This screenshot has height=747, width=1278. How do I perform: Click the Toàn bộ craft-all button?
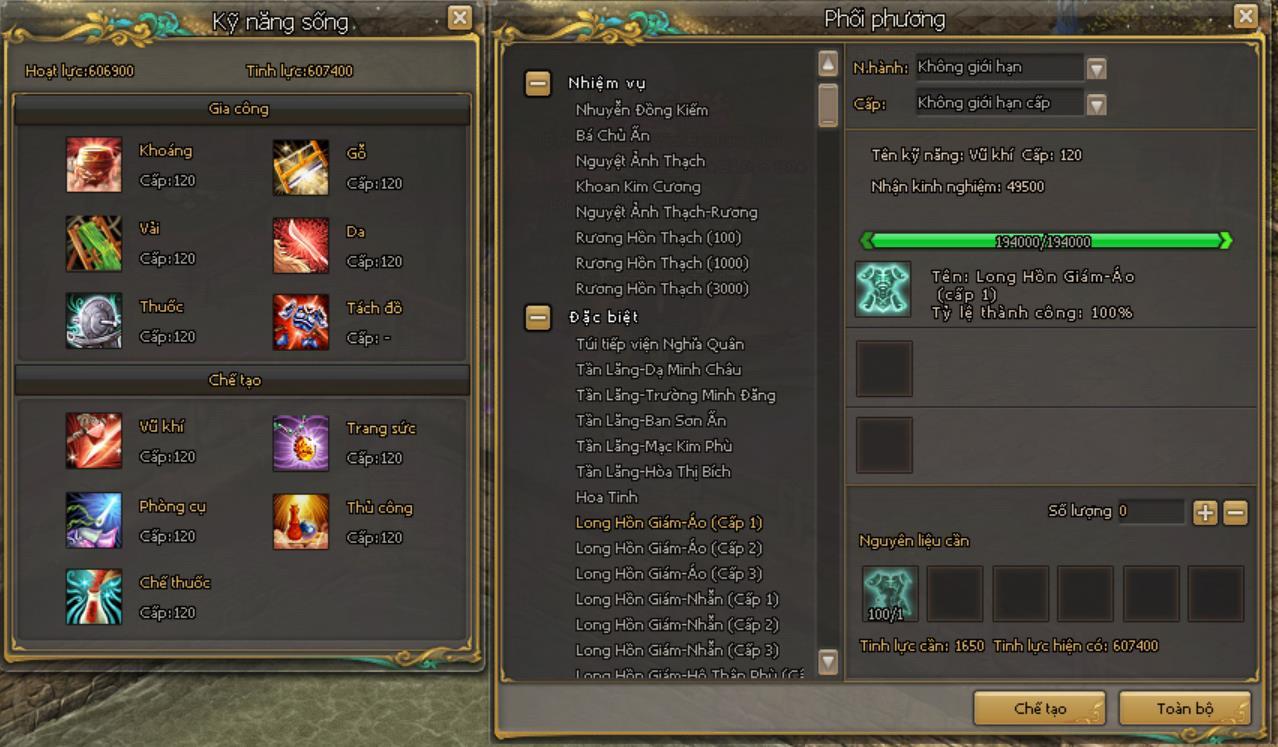(x=1184, y=708)
